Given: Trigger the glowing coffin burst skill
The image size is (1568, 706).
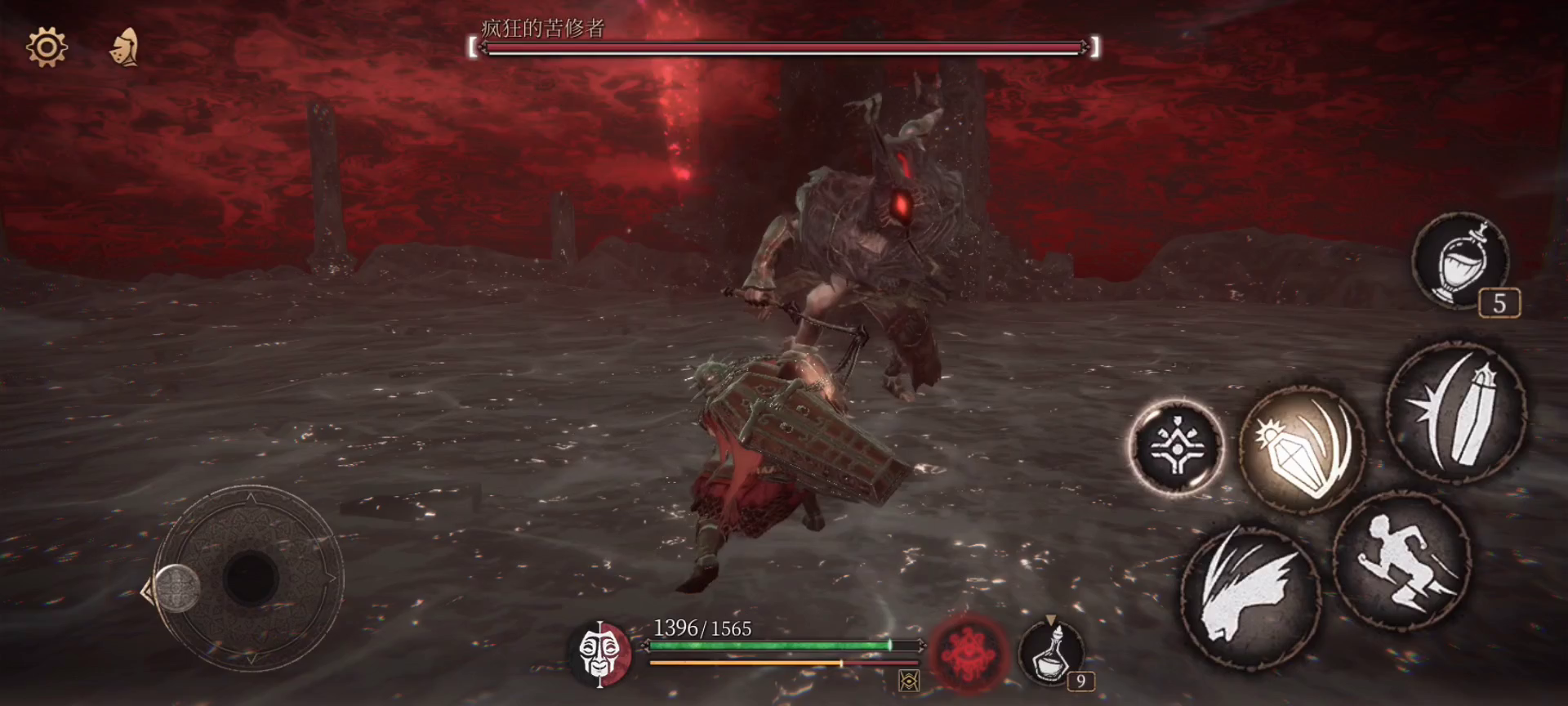Looking at the screenshot, I should tap(1301, 449).
